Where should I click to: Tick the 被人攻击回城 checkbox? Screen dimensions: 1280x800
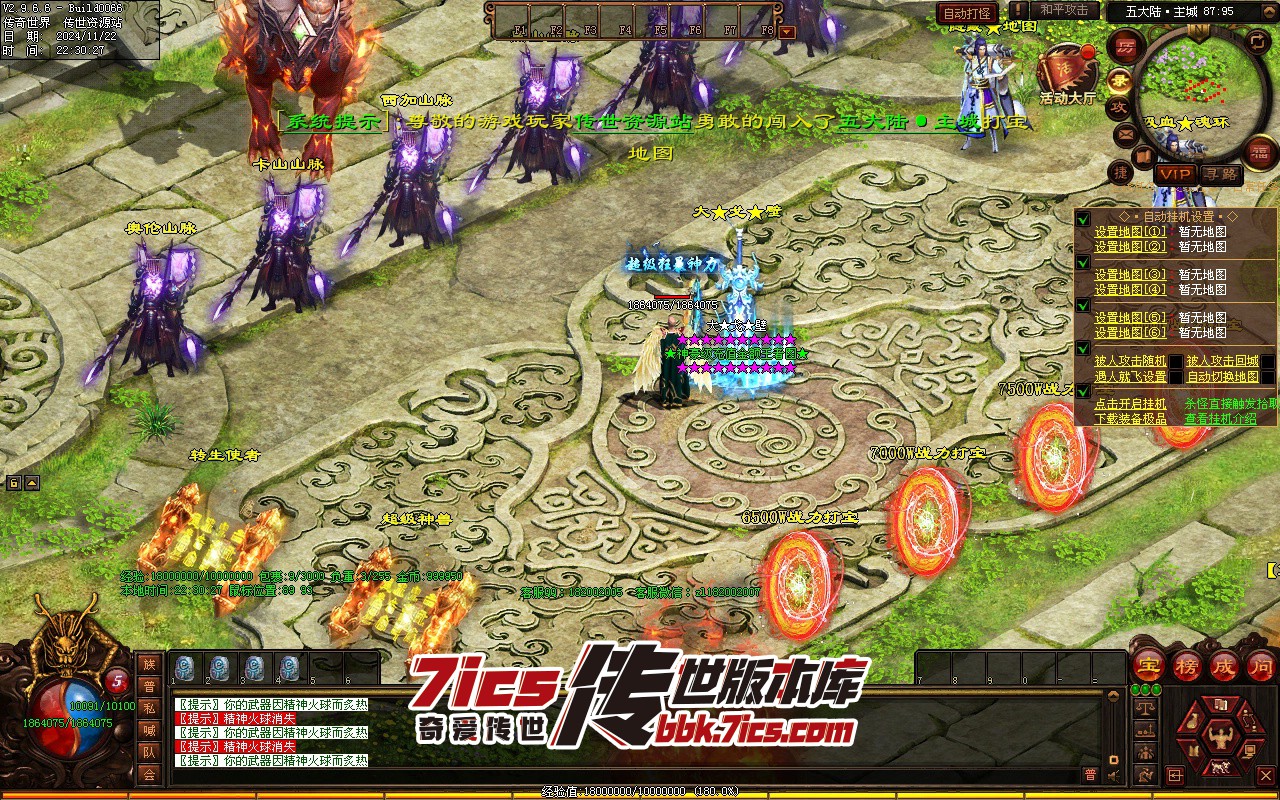1268,362
